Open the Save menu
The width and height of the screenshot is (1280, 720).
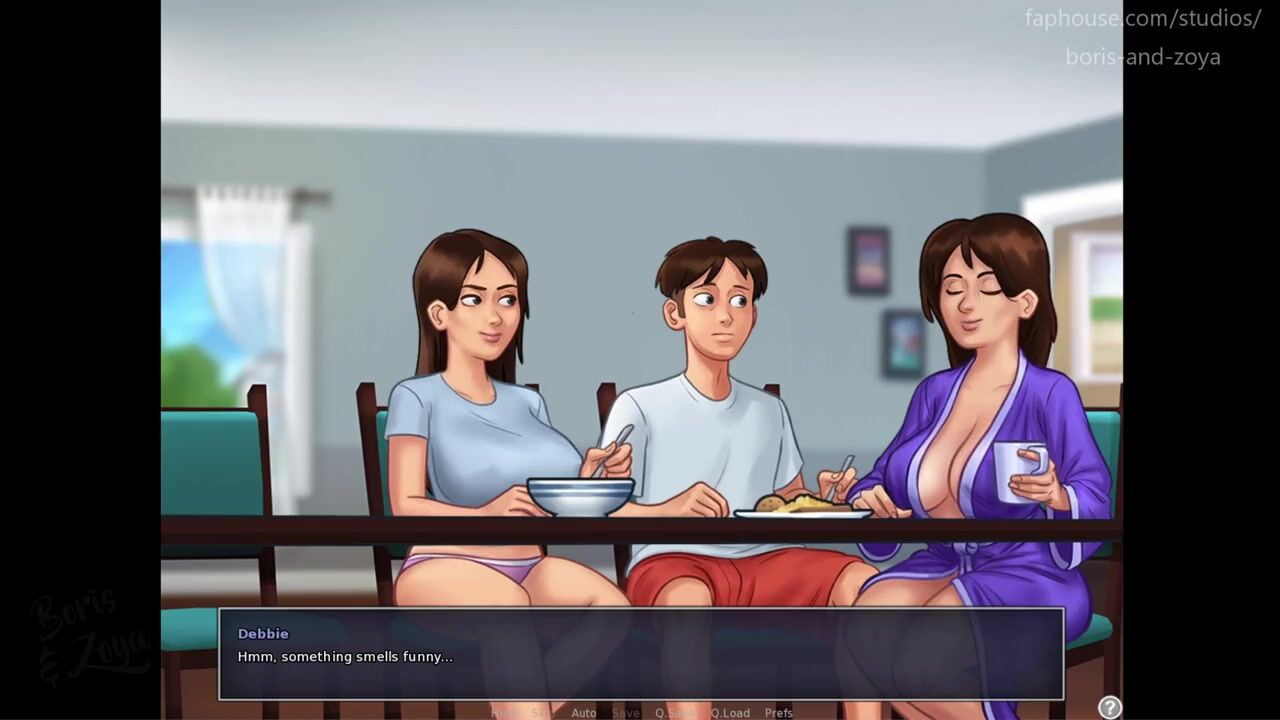point(626,713)
